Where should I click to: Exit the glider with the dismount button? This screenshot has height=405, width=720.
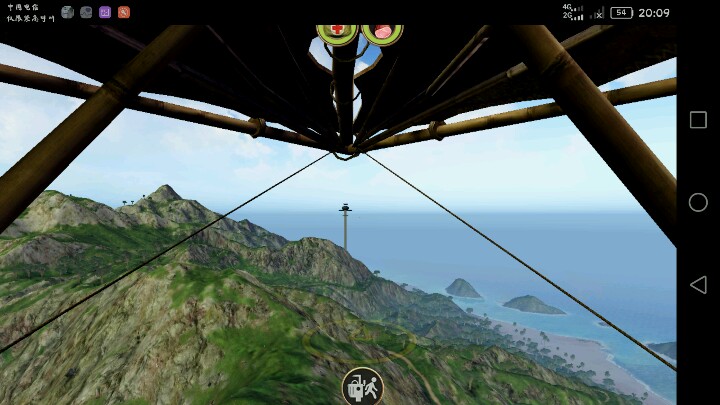pos(362,386)
